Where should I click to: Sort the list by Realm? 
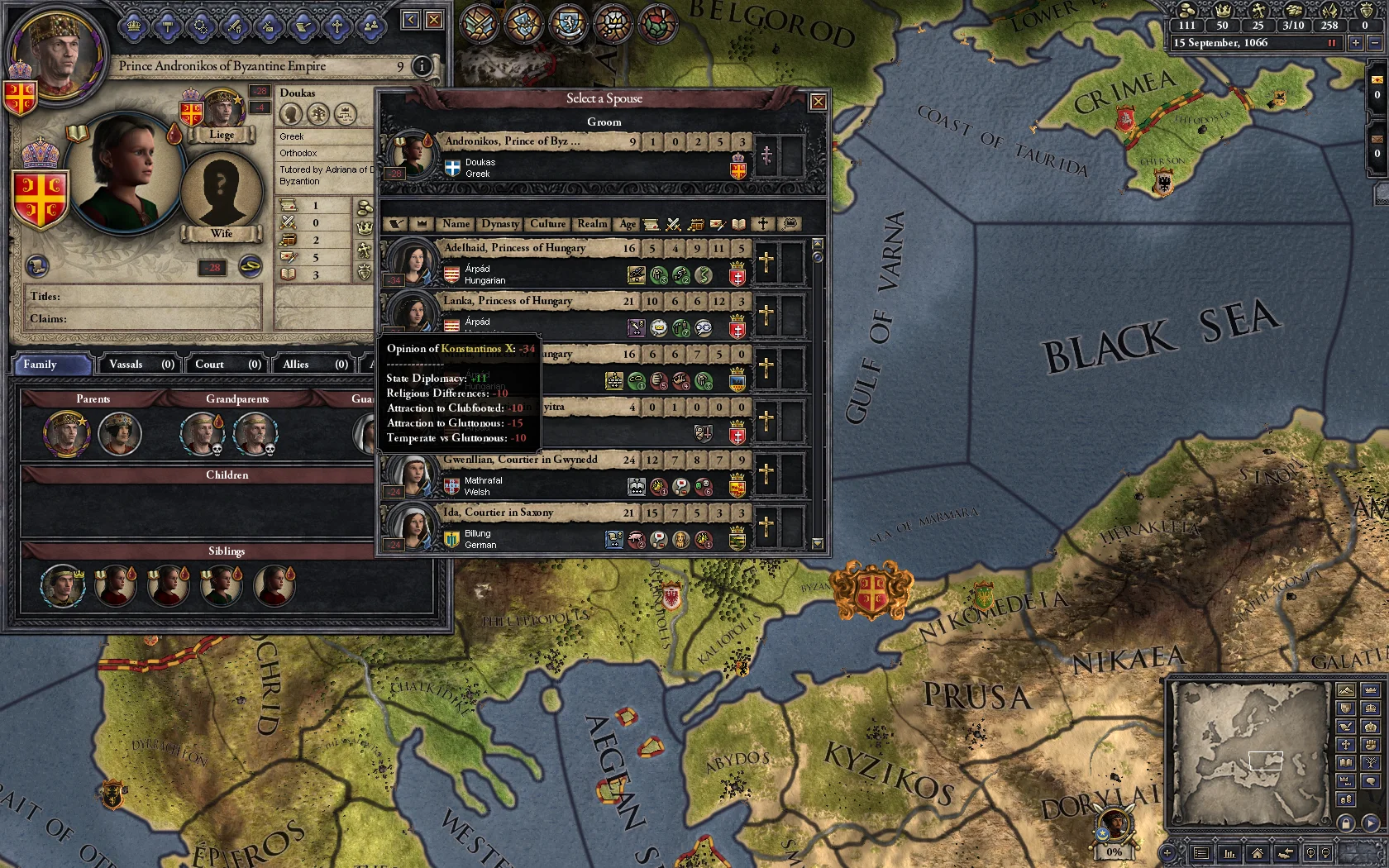coord(592,224)
